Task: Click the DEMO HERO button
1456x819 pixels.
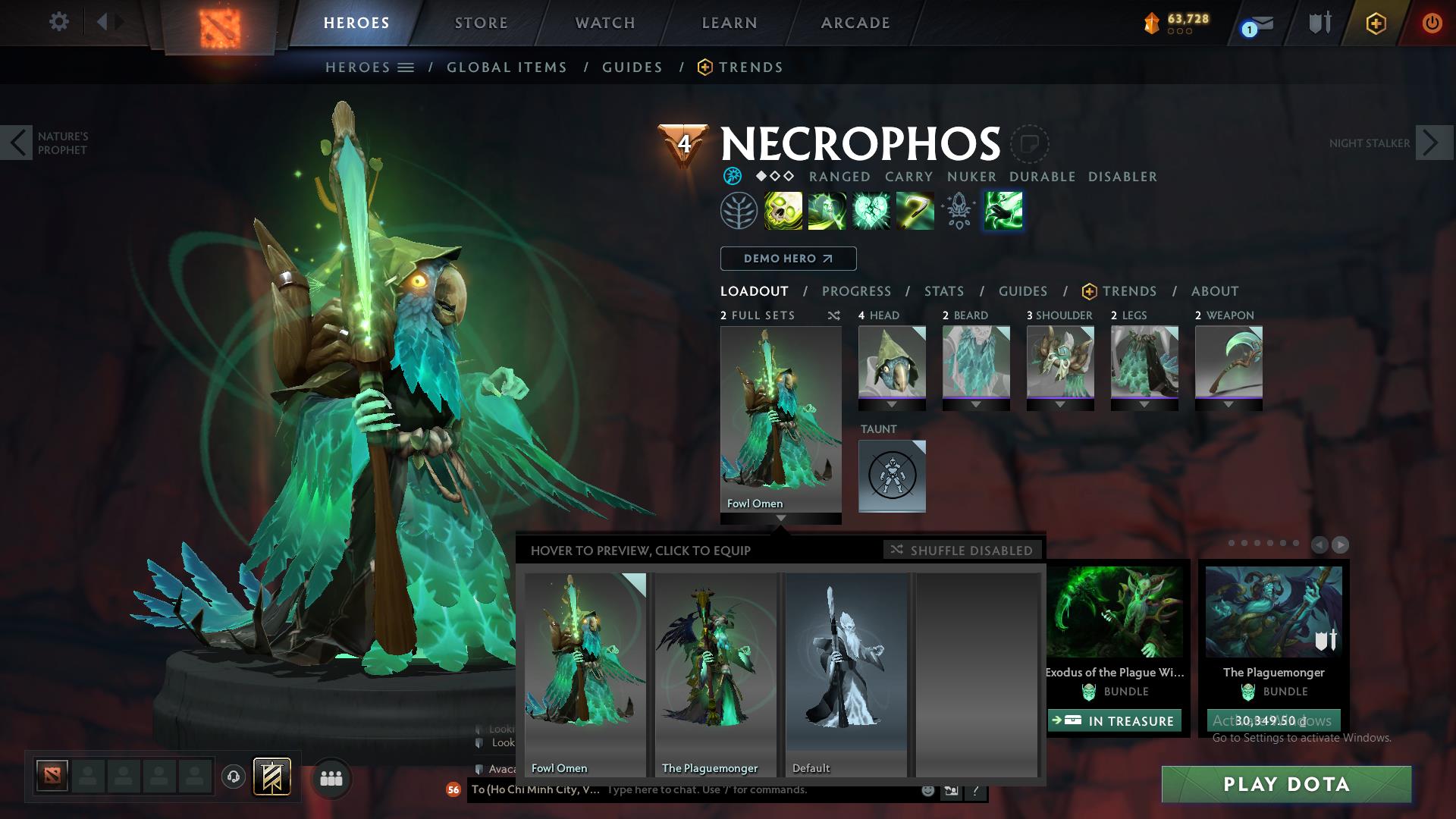Action: (x=787, y=259)
